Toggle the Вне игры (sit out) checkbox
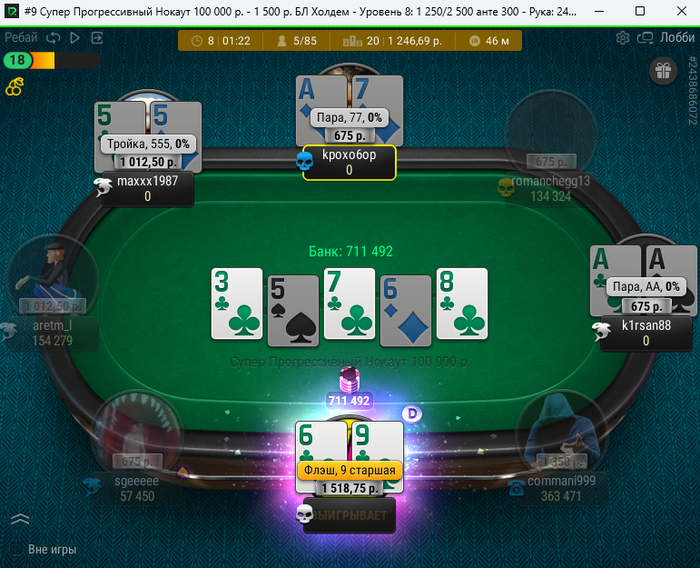The width and height of the screenshot is (700, 568). click(16, 549)
